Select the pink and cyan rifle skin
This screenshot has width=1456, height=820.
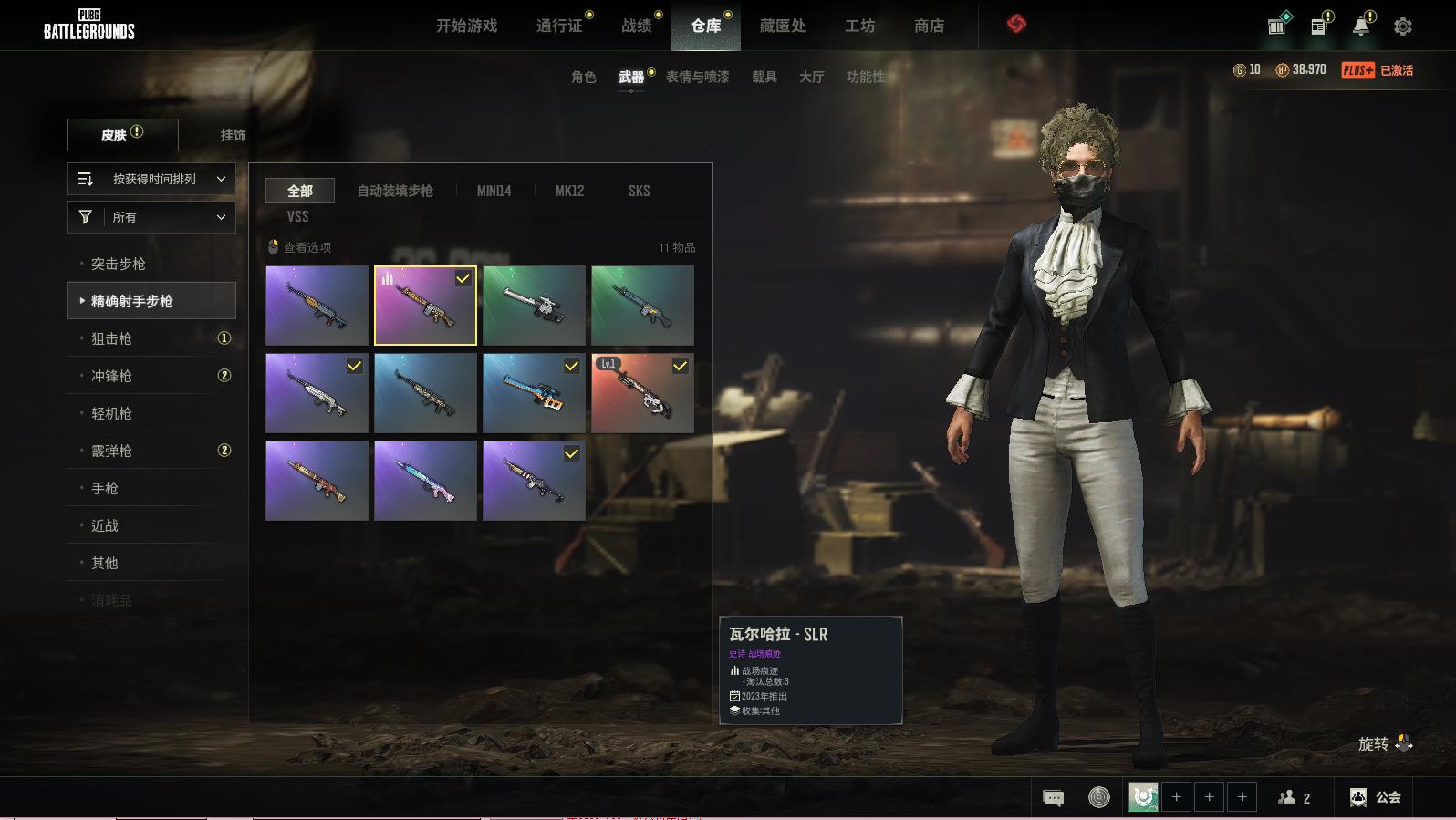[x=425, y=481]
